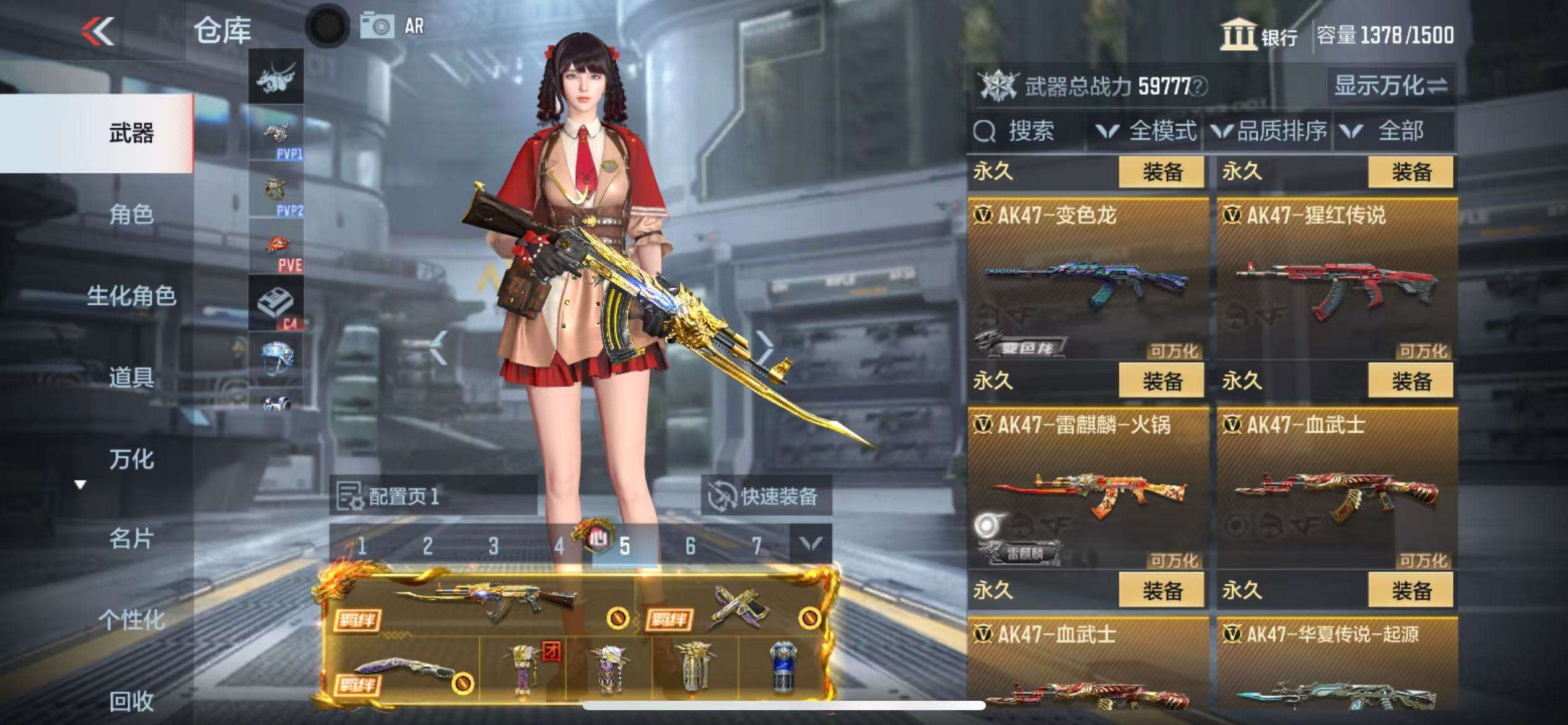Open the 品质排序 sort dropdown

(x=1271, y=131)
